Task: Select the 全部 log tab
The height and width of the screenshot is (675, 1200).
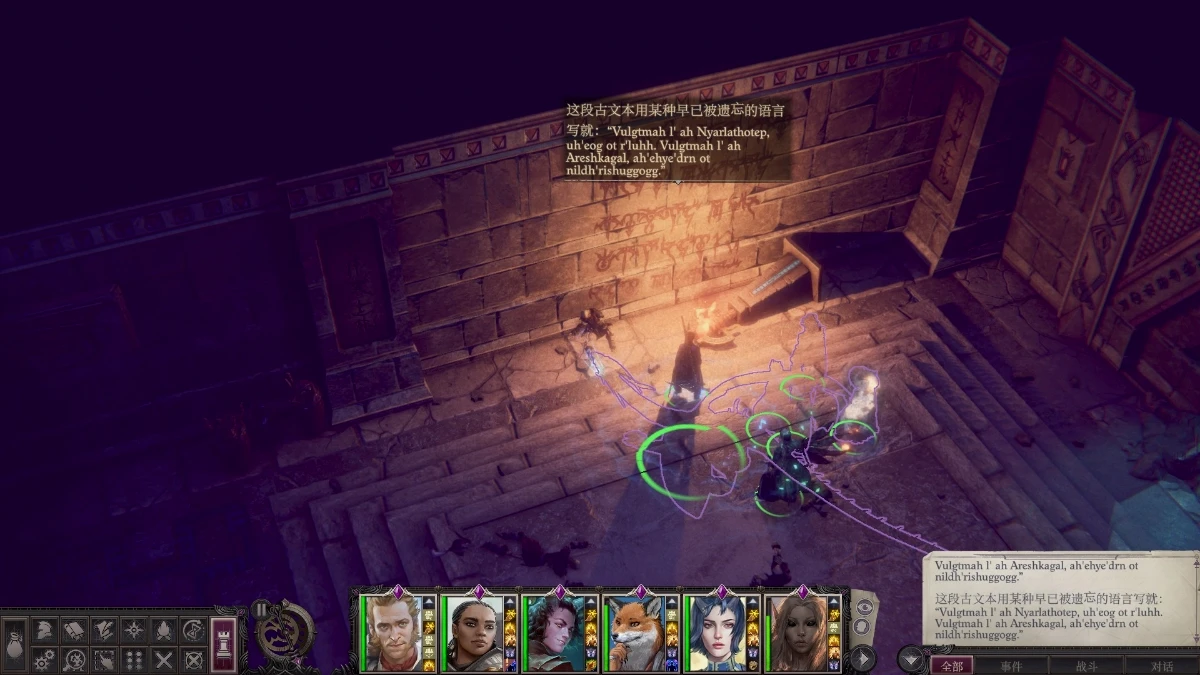Action: tap(951, 666)
